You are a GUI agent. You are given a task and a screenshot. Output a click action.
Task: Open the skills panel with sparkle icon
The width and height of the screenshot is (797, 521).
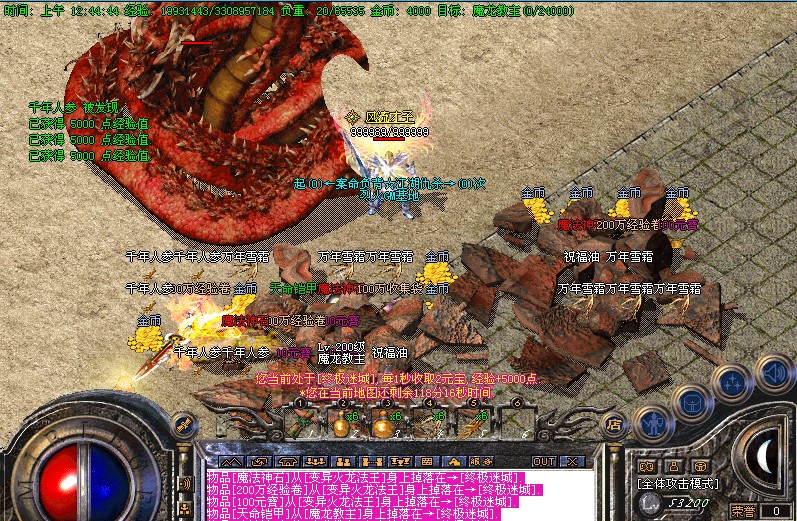tap(733, 382)
